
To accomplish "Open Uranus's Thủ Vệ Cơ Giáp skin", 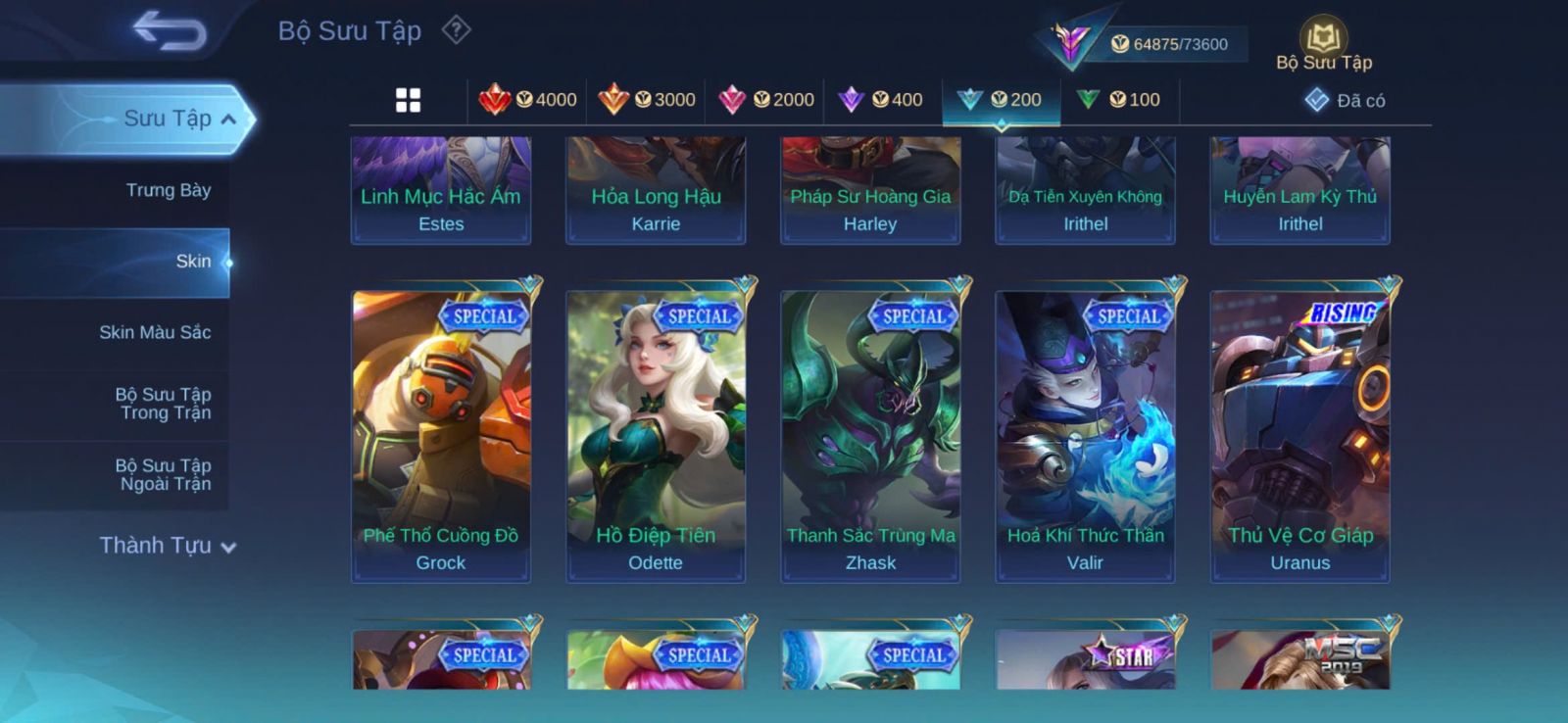I will pos(1300,436).
